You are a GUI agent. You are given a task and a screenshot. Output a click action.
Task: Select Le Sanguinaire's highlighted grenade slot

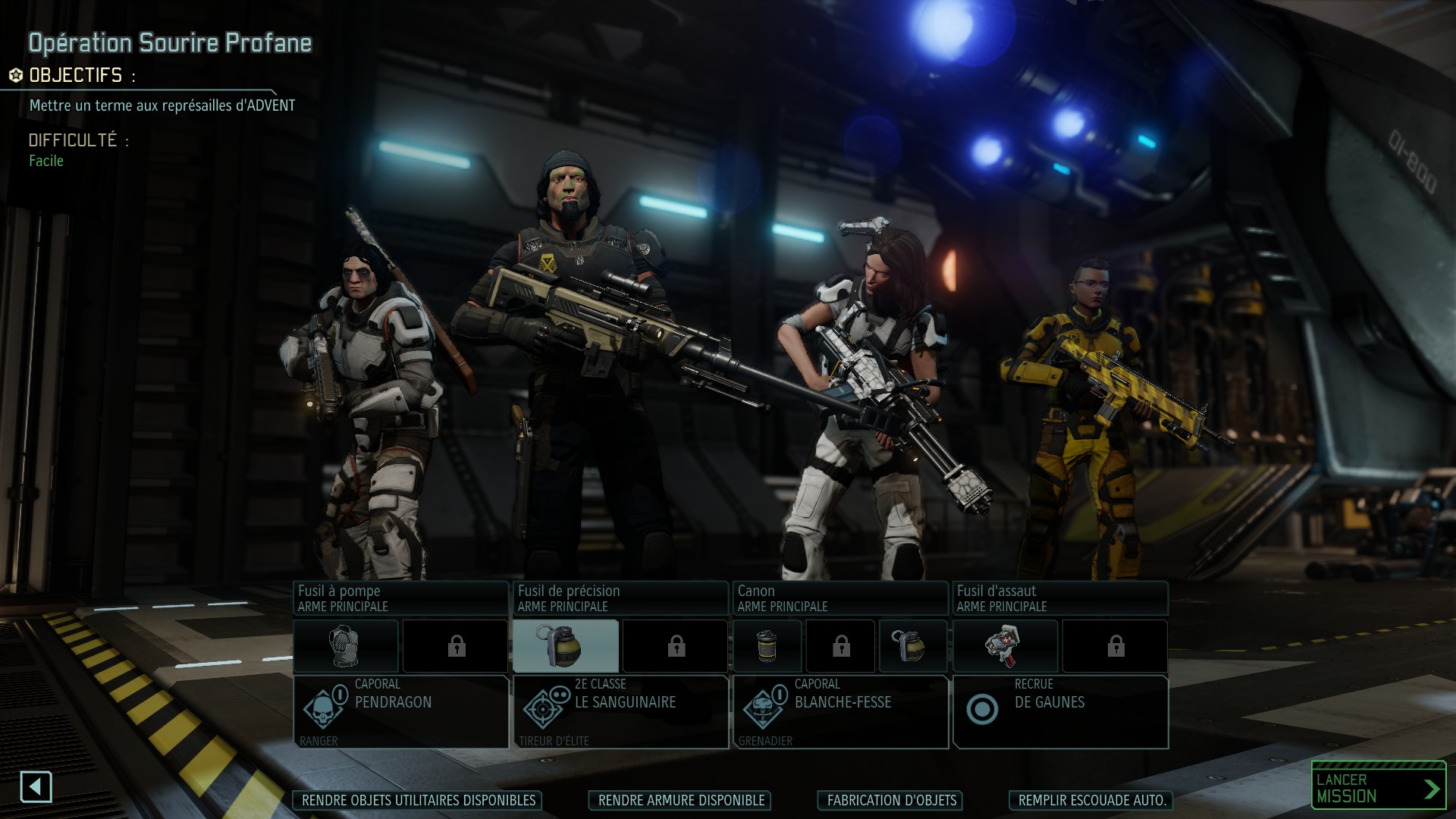(x=566, y=646)
